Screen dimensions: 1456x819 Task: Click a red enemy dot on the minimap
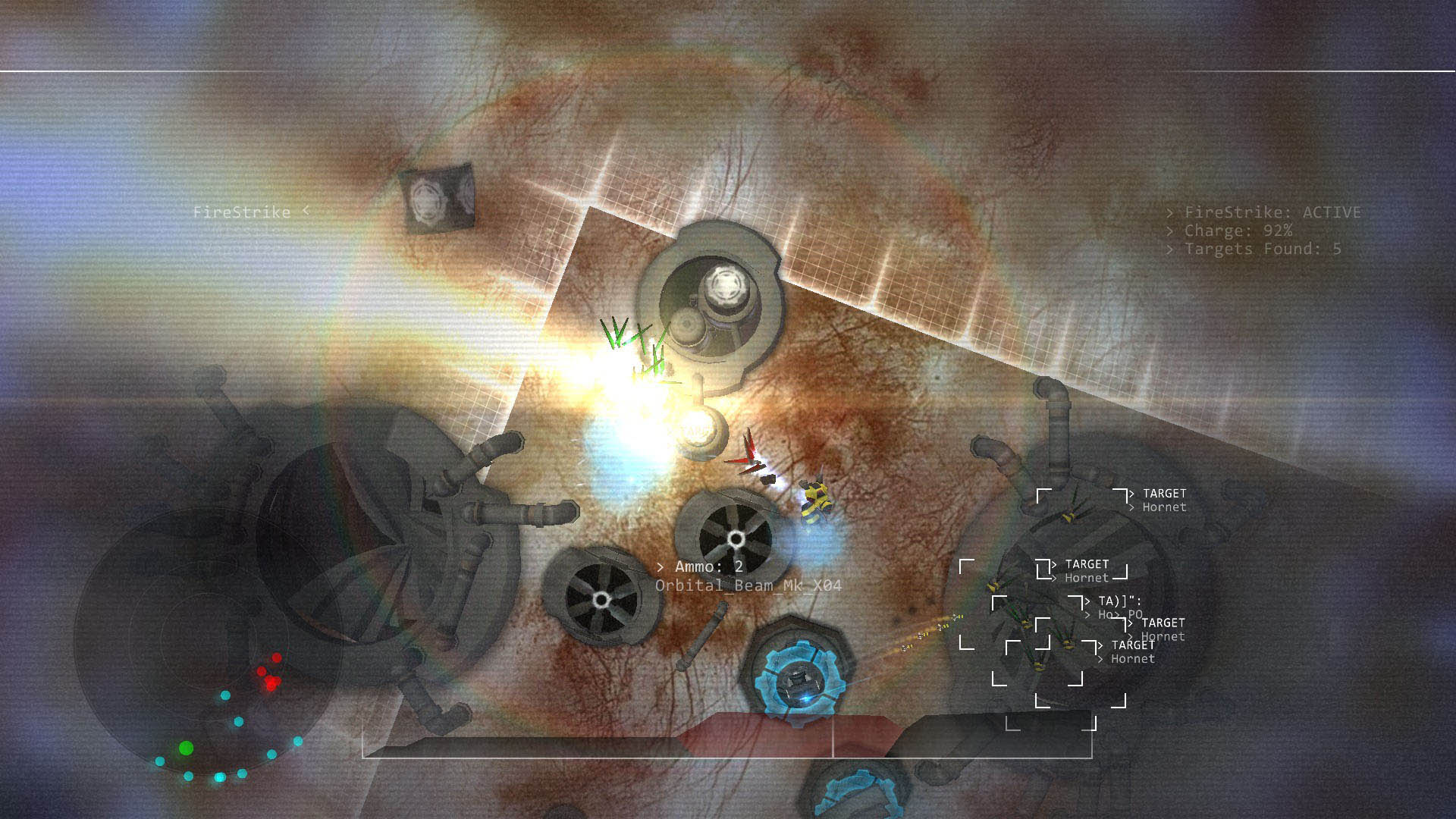click(x=275, y=658)
